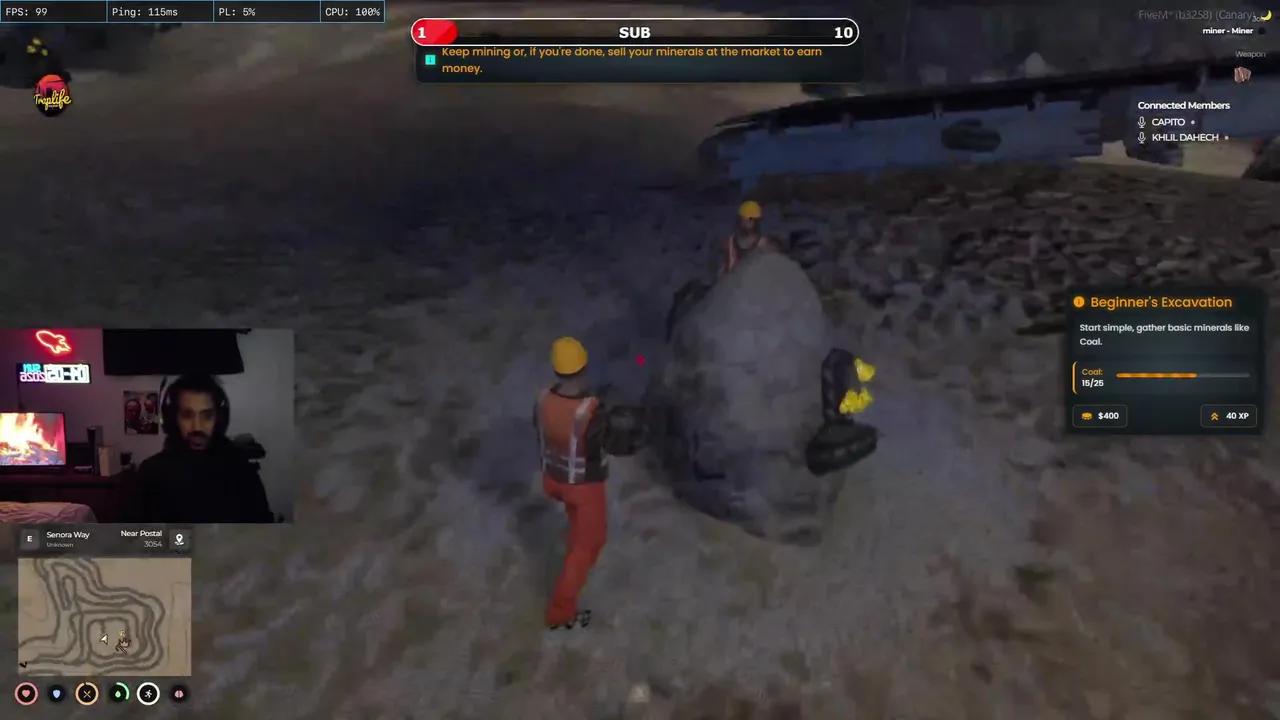Click the hunger utensils status icon
This screenshot has height=720, width=1280.
[87, 693]
